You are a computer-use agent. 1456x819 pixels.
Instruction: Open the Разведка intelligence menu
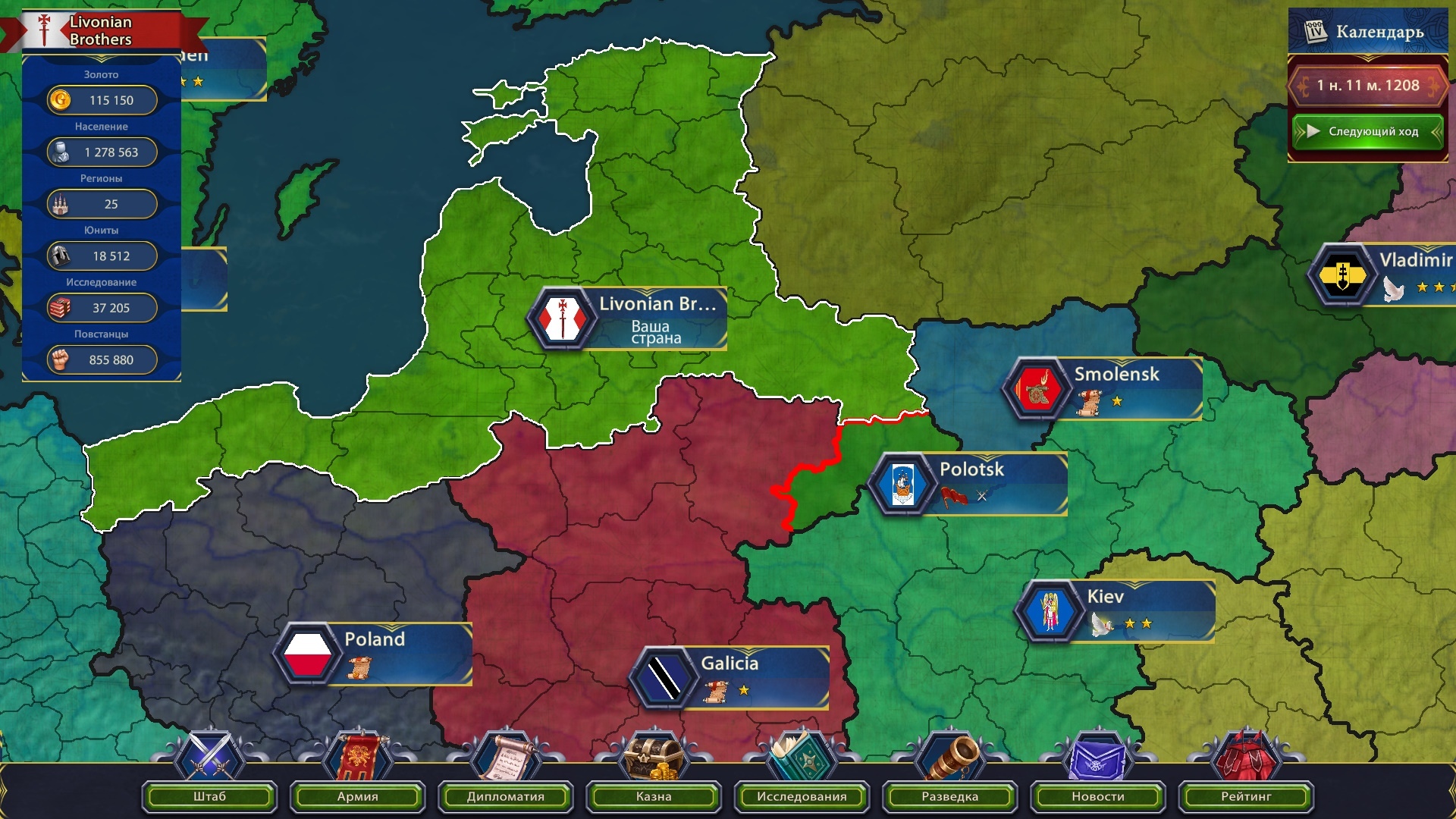coord(949,795)
